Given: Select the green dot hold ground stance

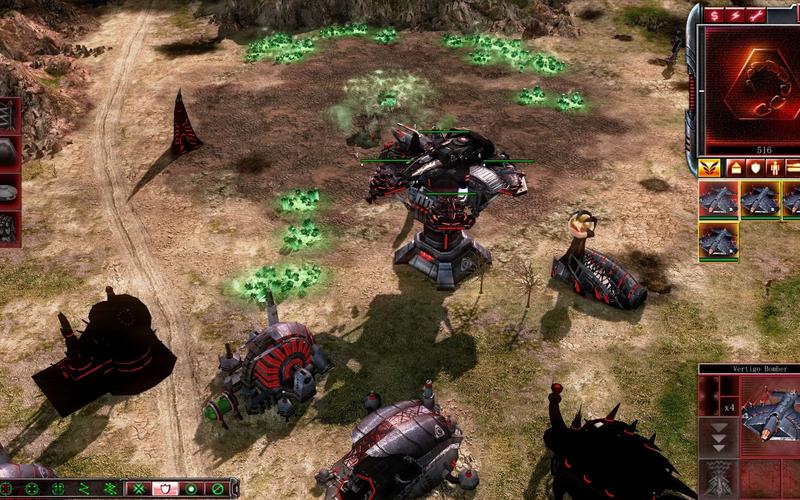Looking at the screenshot, I should tap(190, 489).
